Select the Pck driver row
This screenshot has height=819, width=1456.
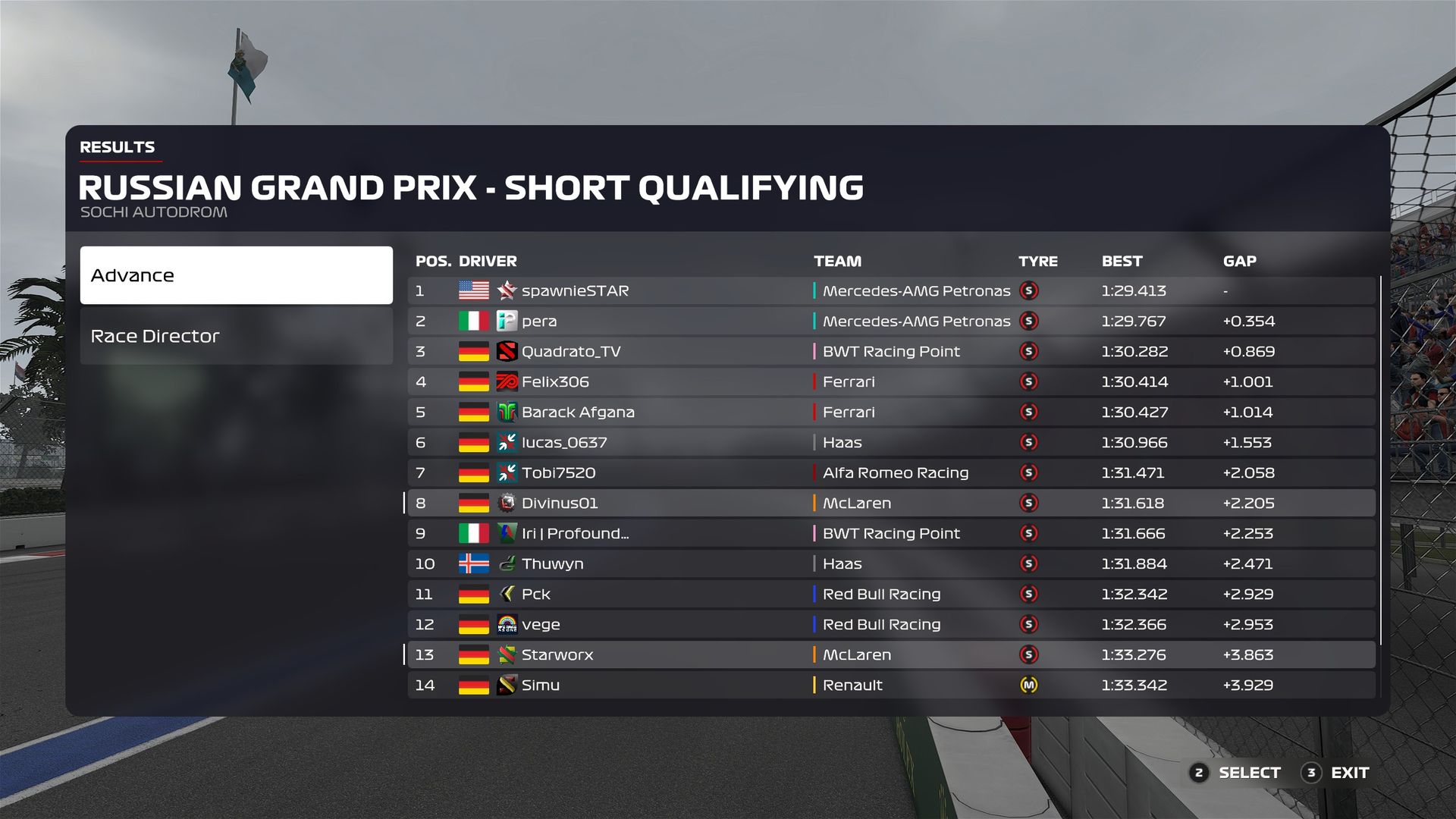point(890,594)
